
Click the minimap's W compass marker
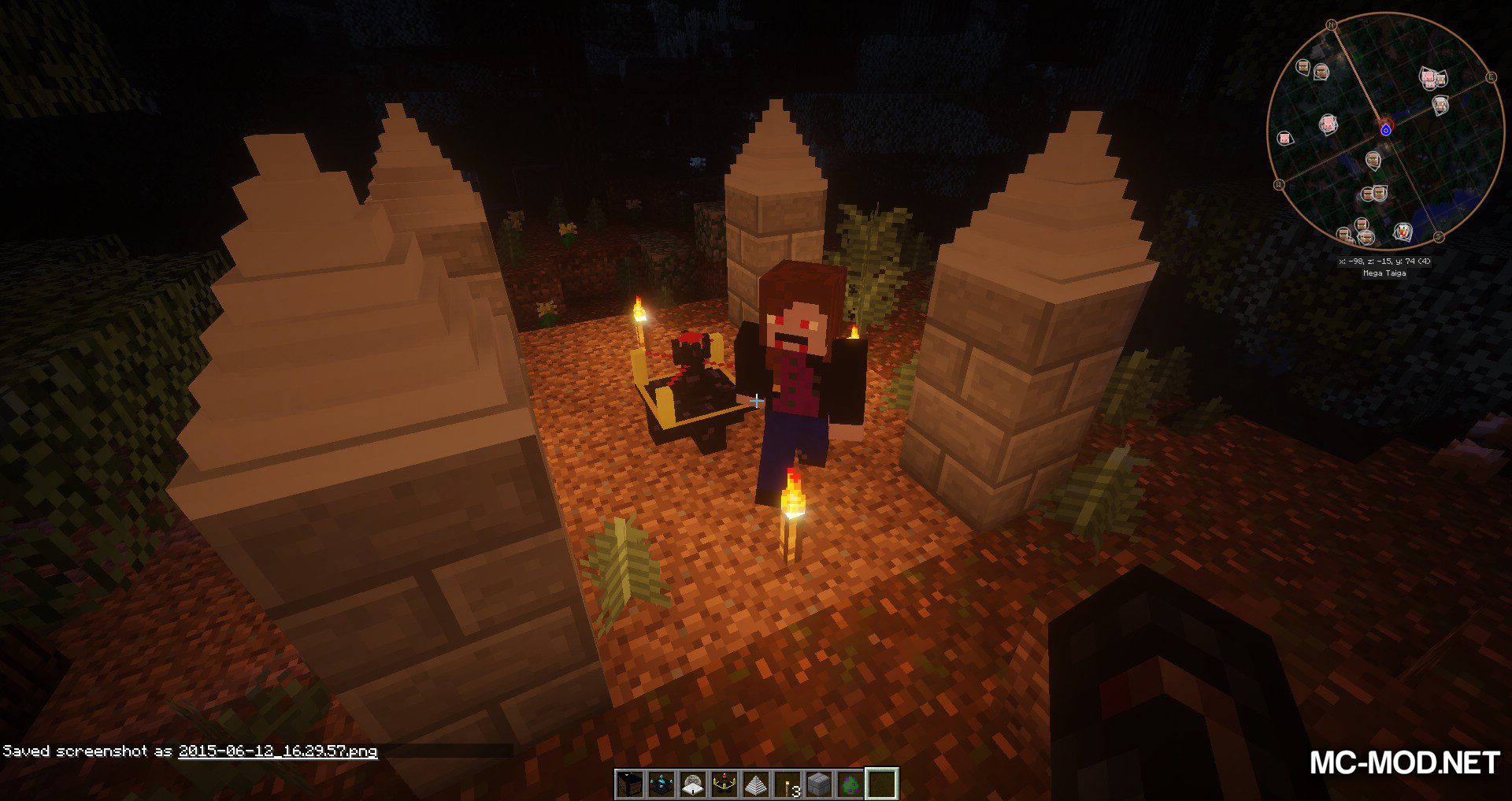1279,184
